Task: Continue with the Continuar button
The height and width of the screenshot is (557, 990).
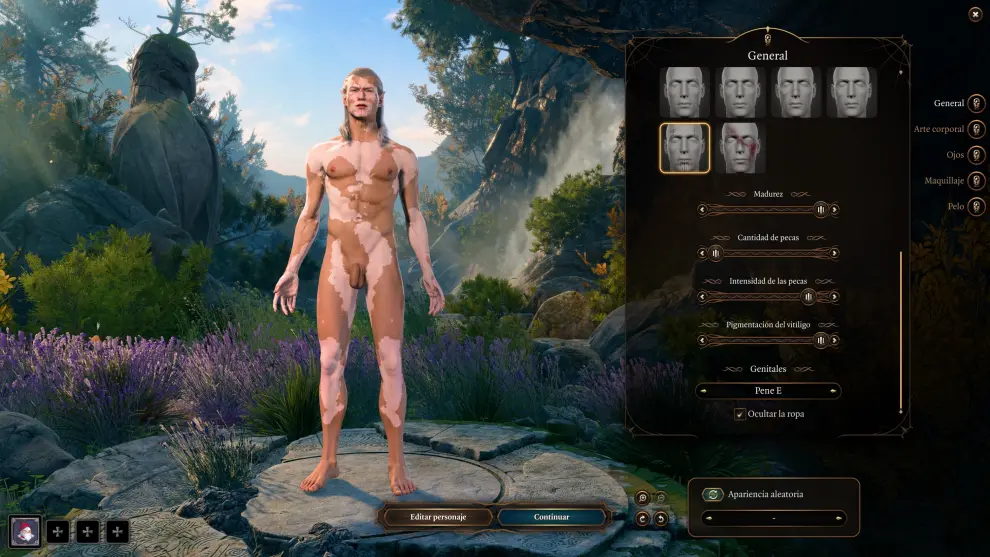Action: [552, 517]
